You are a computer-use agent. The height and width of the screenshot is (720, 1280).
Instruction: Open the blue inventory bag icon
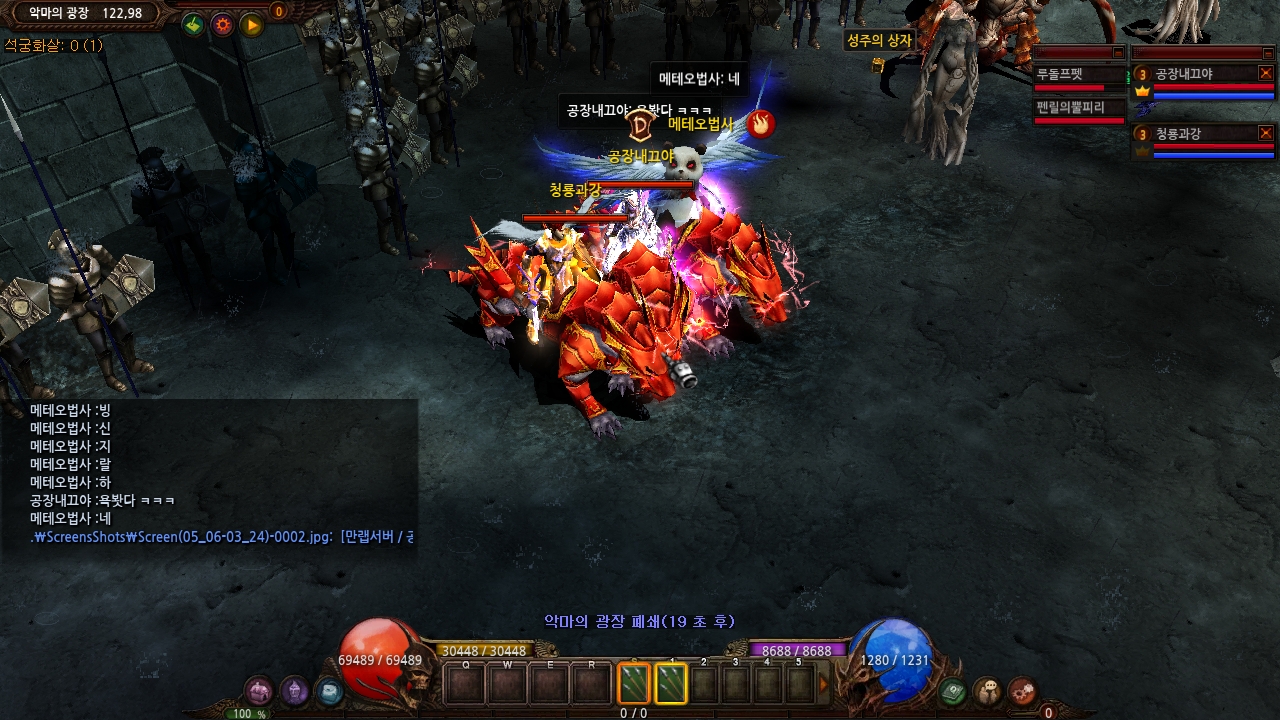(x=328, y=691)
